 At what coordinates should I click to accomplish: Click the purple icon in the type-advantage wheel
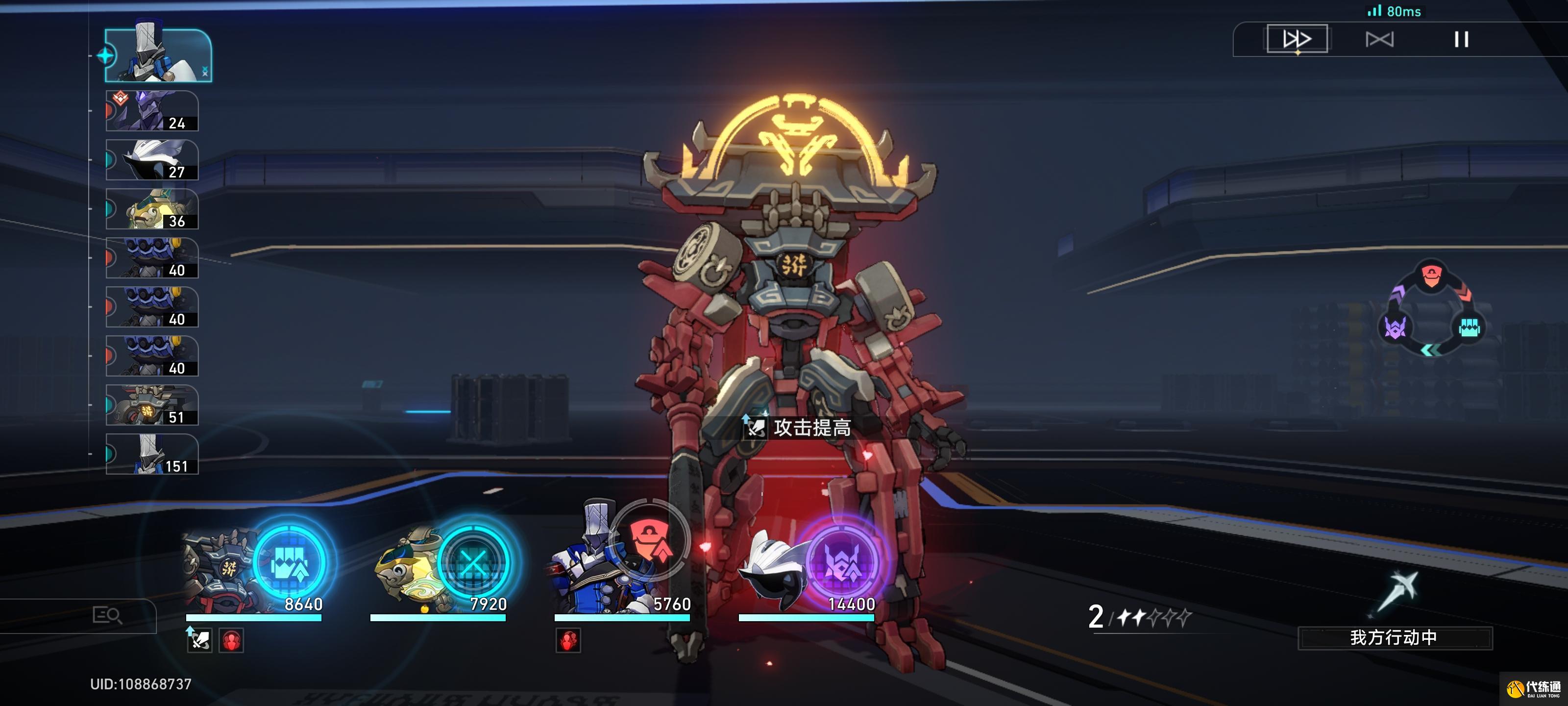click(1395, 328)
